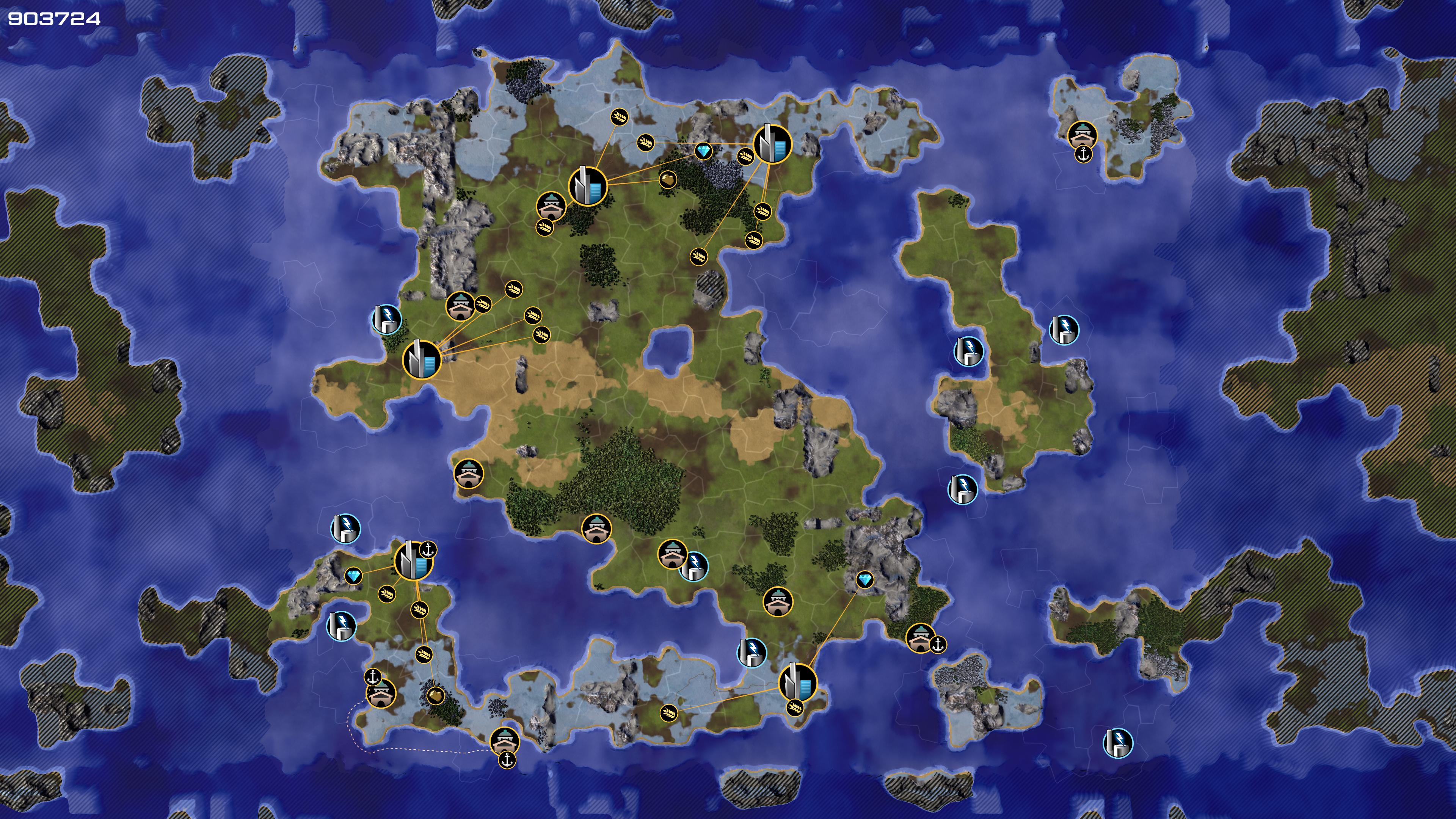Choose the gold nugget marker on the snowy southern peninsula
The image size is (1456, 819).
tap(435, 695)
